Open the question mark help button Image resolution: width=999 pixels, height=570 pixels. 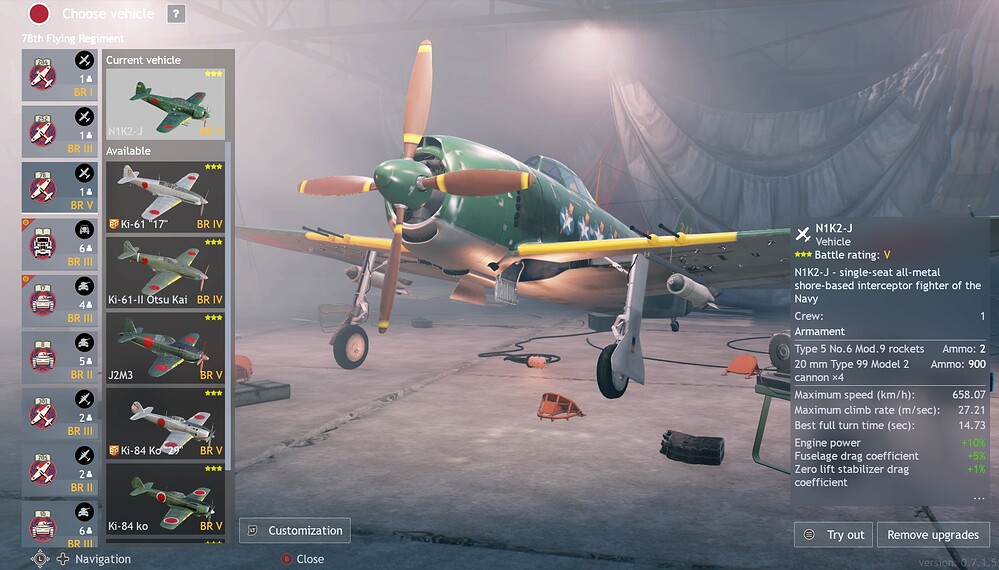[176, 14]
